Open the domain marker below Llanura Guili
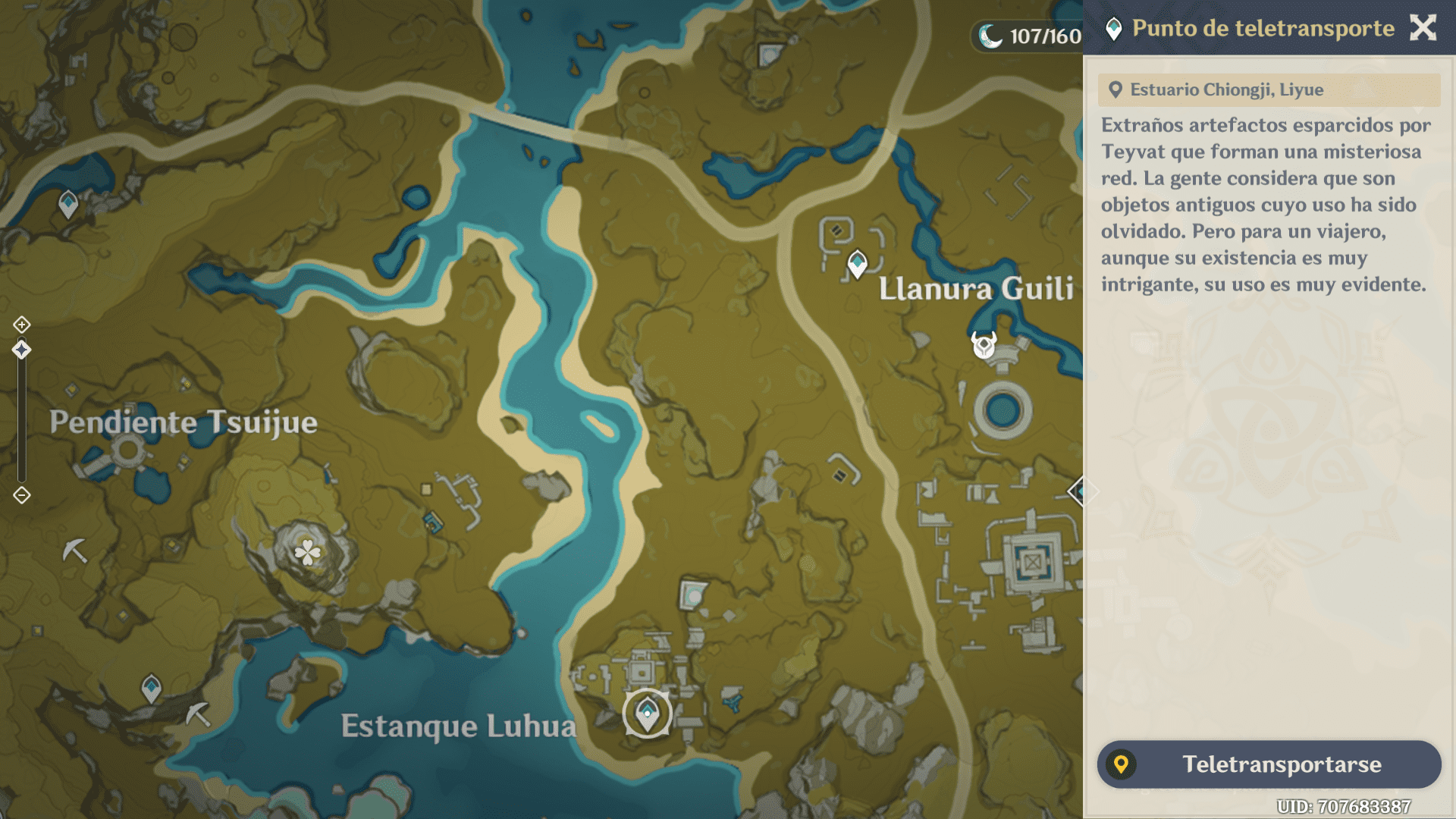Screen dimensions: 1456x819 (984, 345)
